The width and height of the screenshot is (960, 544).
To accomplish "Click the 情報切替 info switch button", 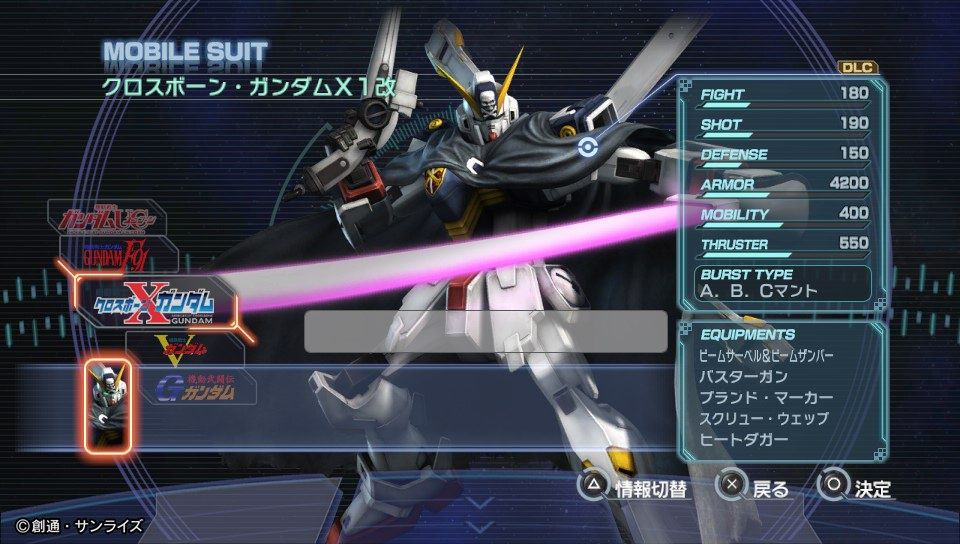I will [x=636, y=488].
